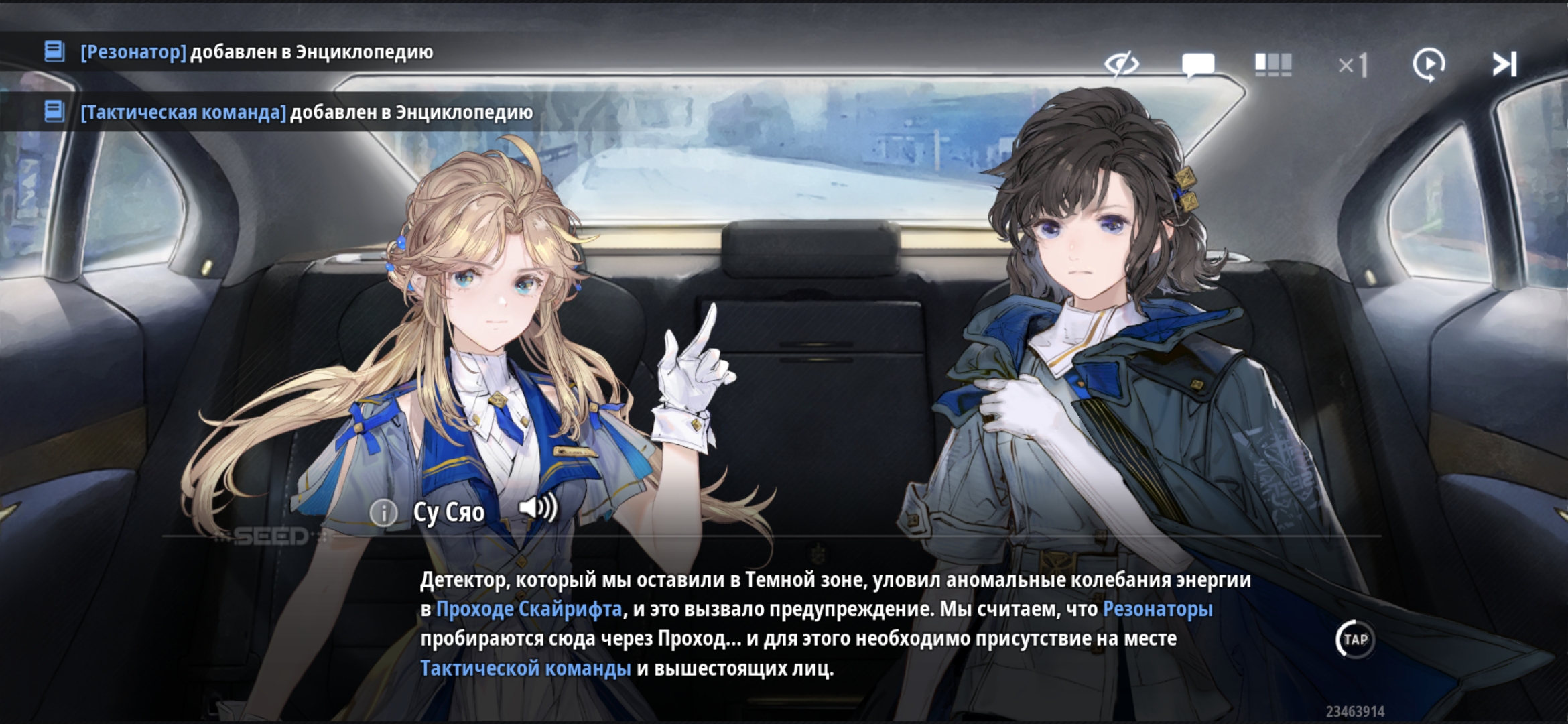
Task: Click the highlighted term Проходе Скайрифта
Action: tap(529, 609)
